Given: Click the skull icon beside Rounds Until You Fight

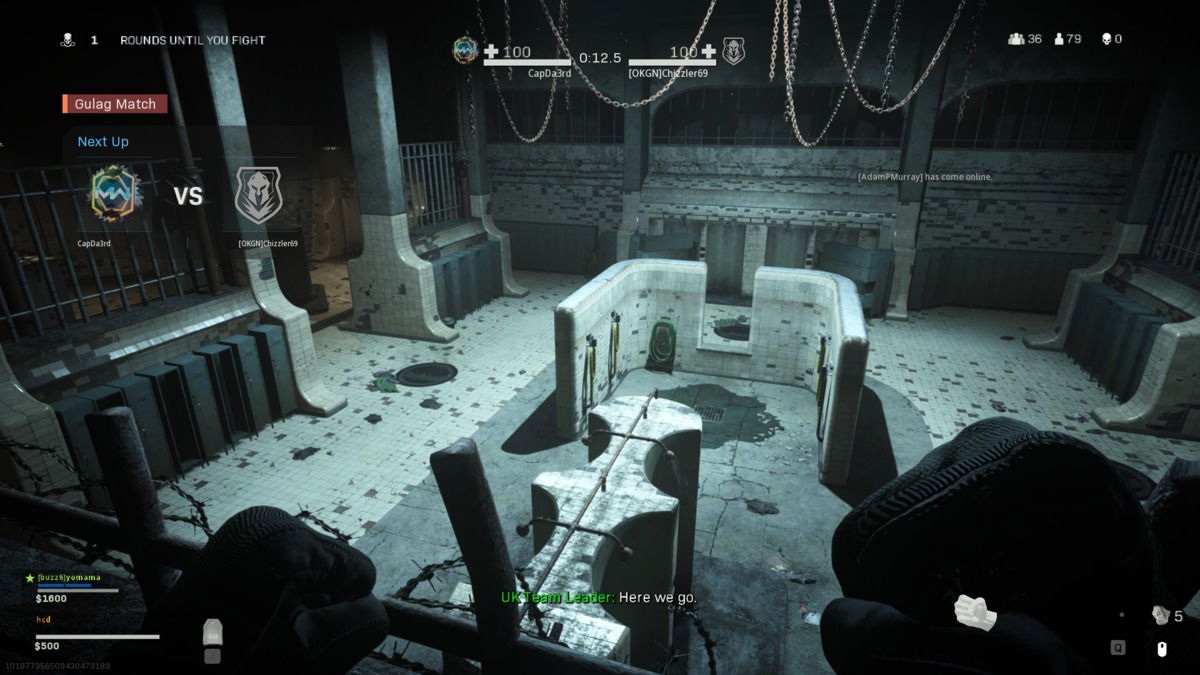Looking at the screenshot, I should [68, 40].
